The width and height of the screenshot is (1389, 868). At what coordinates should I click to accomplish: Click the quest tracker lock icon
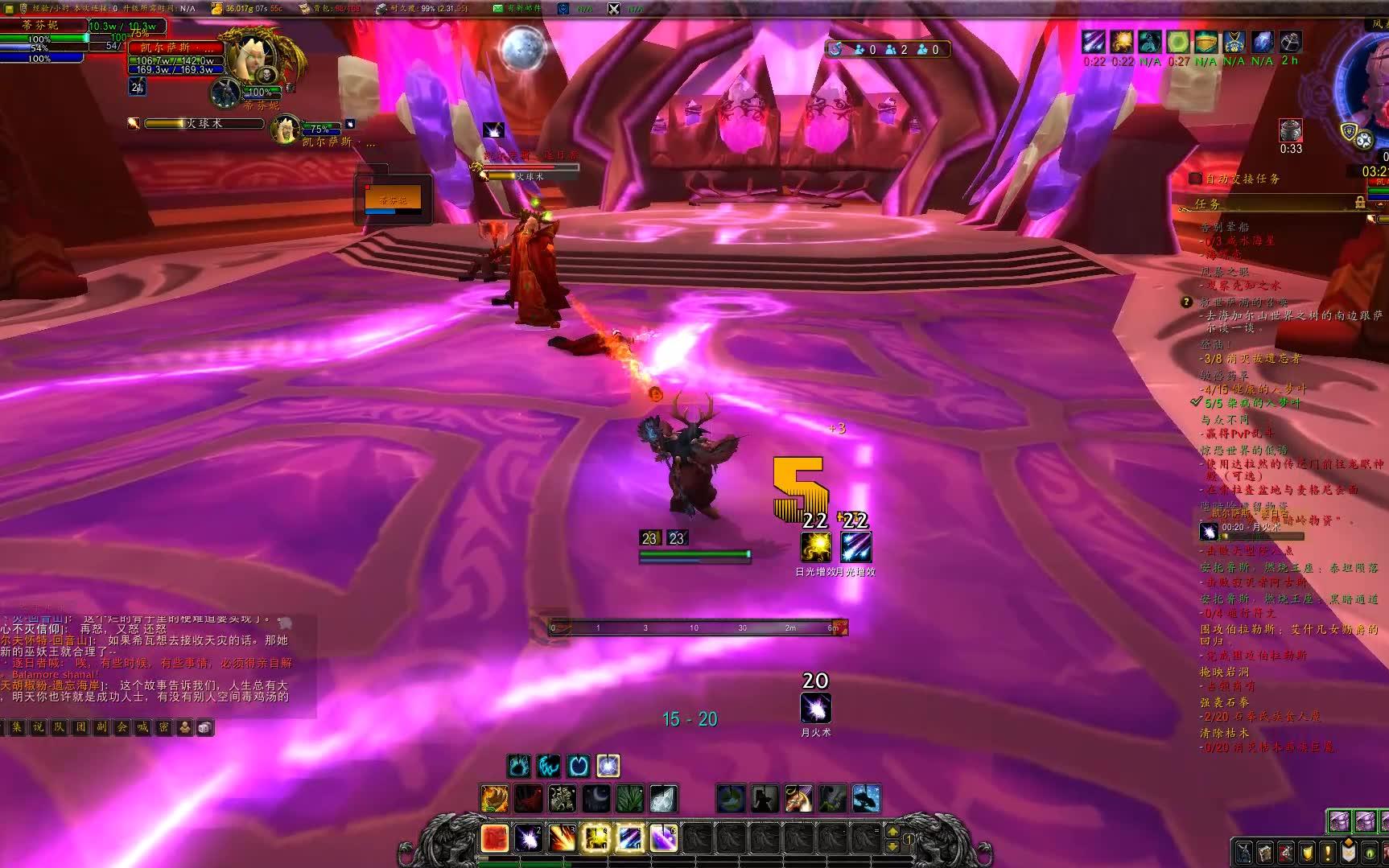(1360, 202)
